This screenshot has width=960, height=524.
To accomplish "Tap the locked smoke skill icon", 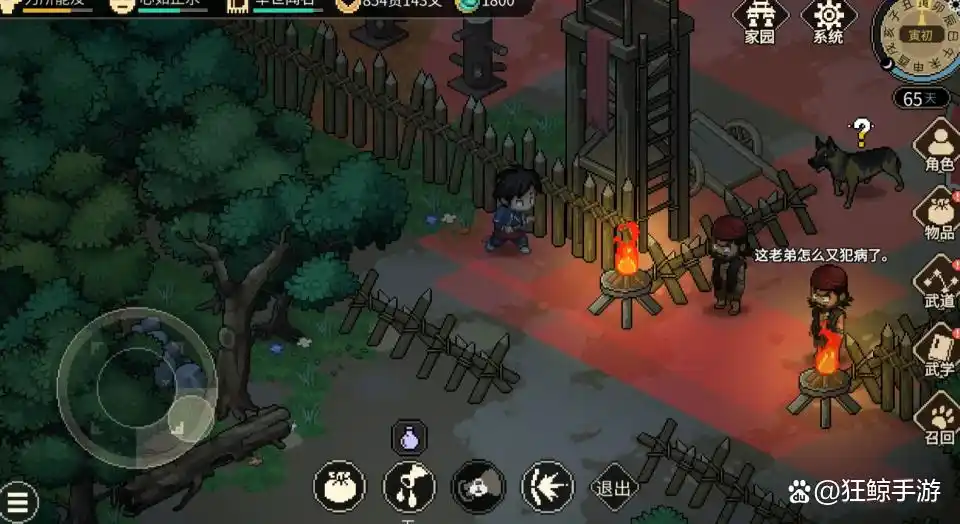I will click(x=478, y=487).
